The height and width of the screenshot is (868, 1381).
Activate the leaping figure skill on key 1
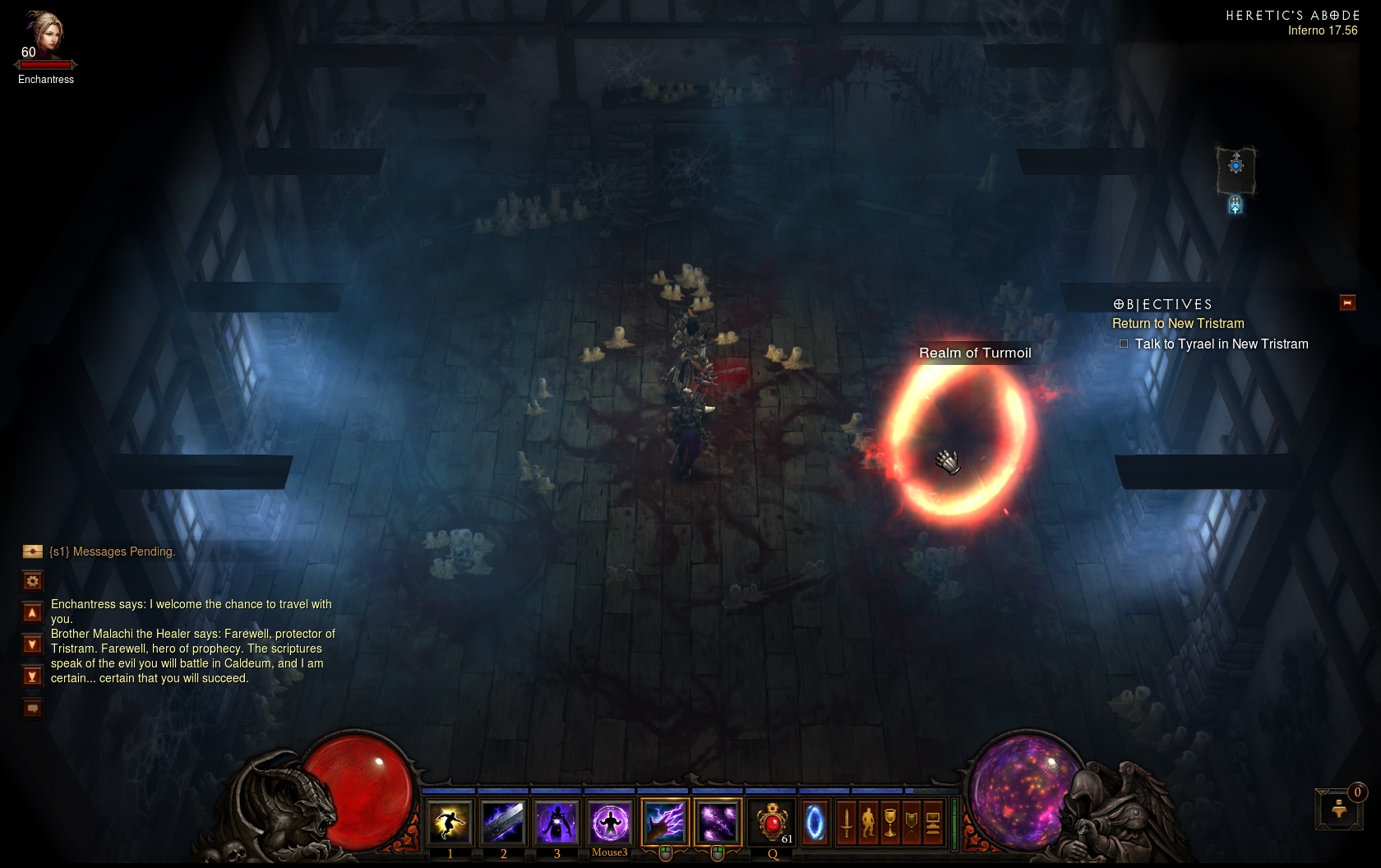(450, 822)
